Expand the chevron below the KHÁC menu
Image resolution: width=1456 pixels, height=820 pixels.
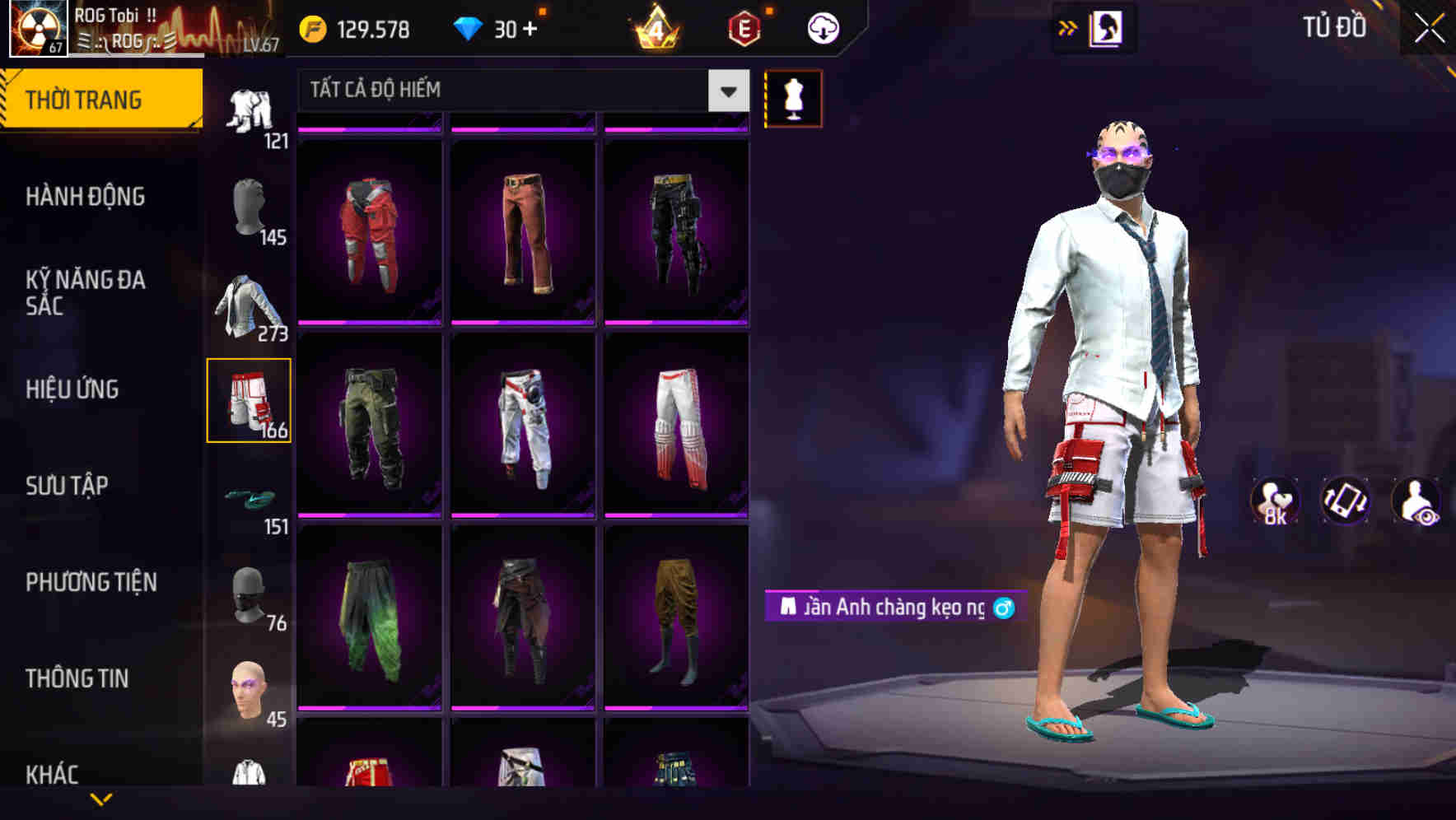[99, 797]
